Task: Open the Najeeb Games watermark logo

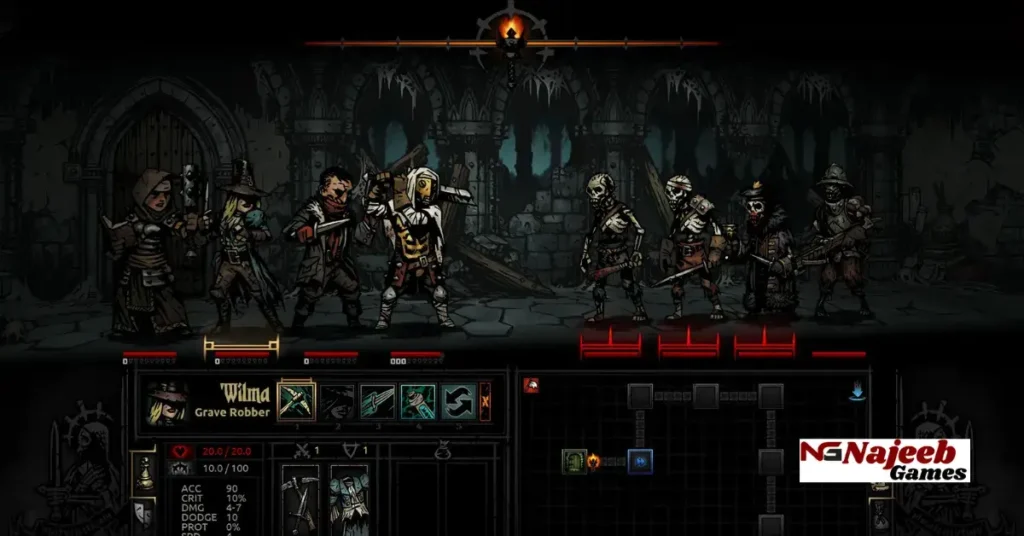Action: [884, 461]
